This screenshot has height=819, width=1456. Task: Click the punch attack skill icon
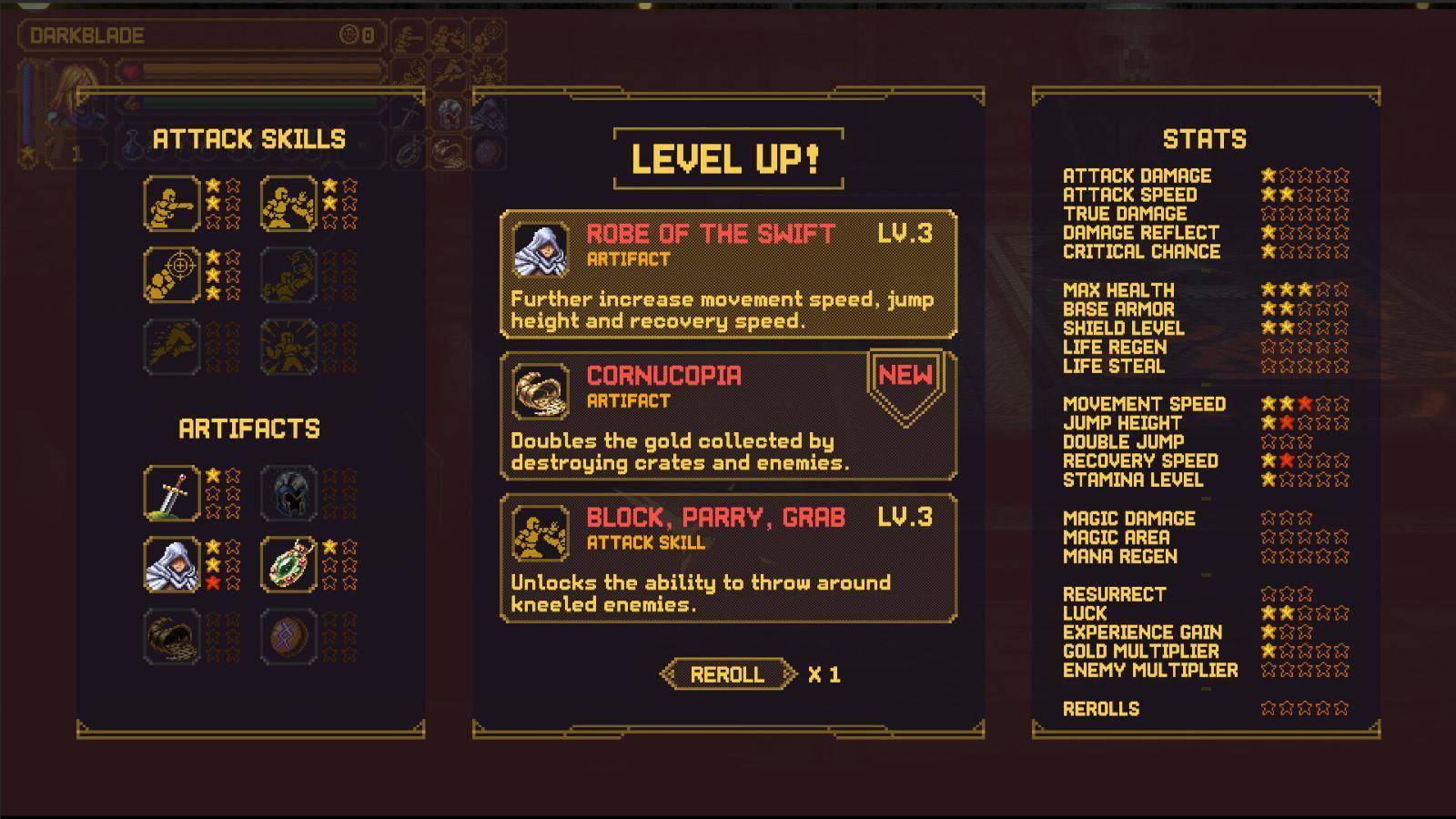(171, 203)
